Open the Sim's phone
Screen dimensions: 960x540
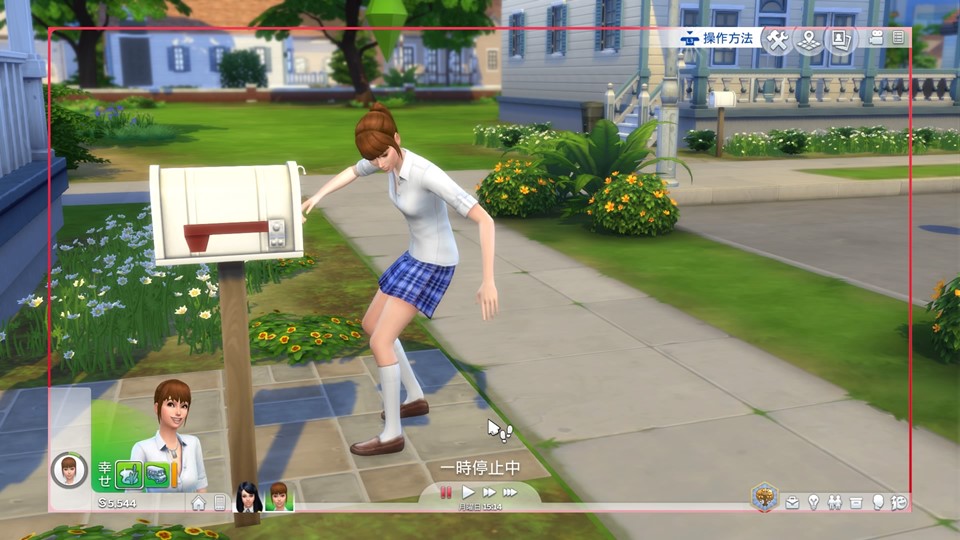coord(220,502)
